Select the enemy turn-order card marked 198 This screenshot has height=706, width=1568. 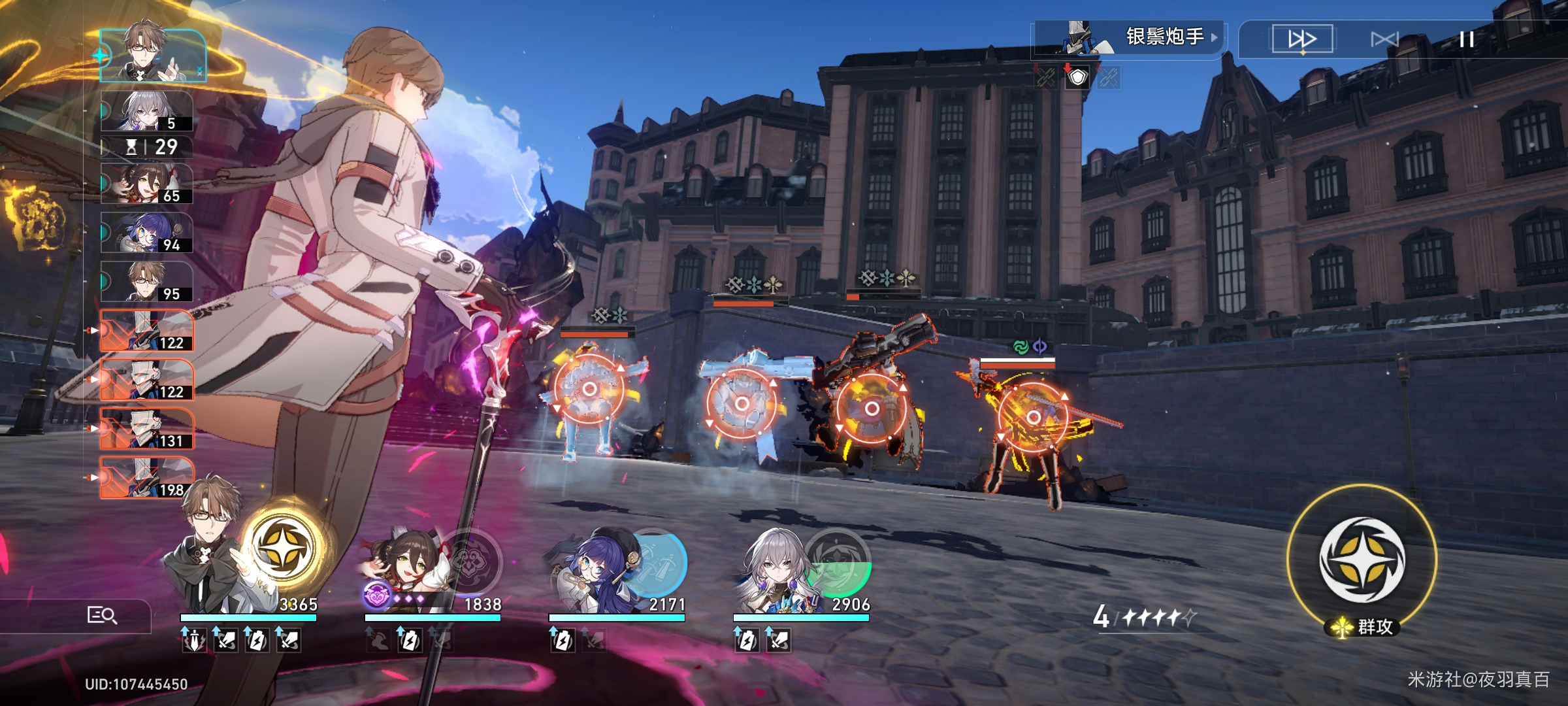coord(147,478)
